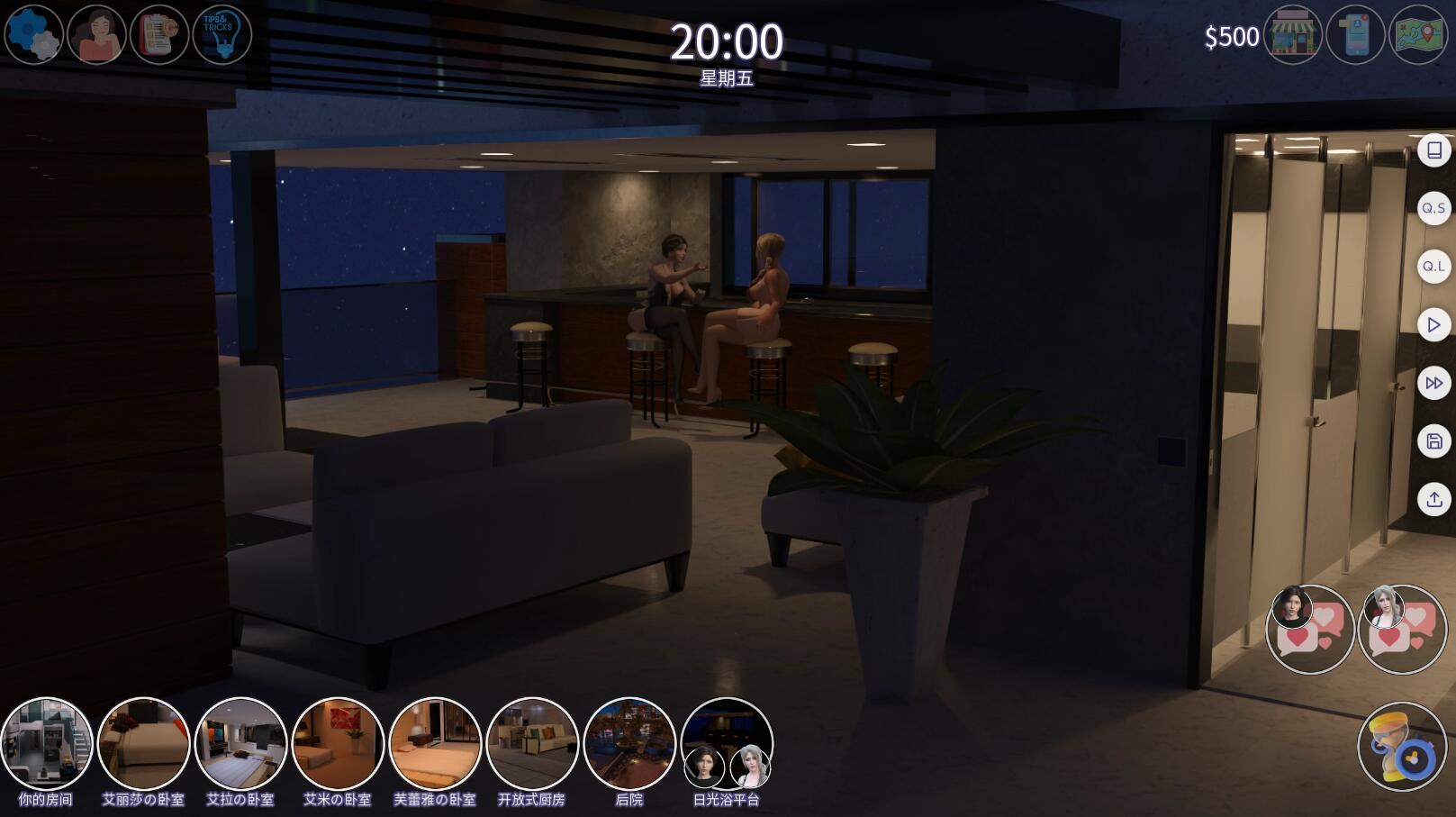Screen dimensions: 1456x817
Task: Go to 你的房间 location
Action: click(46, 745)
